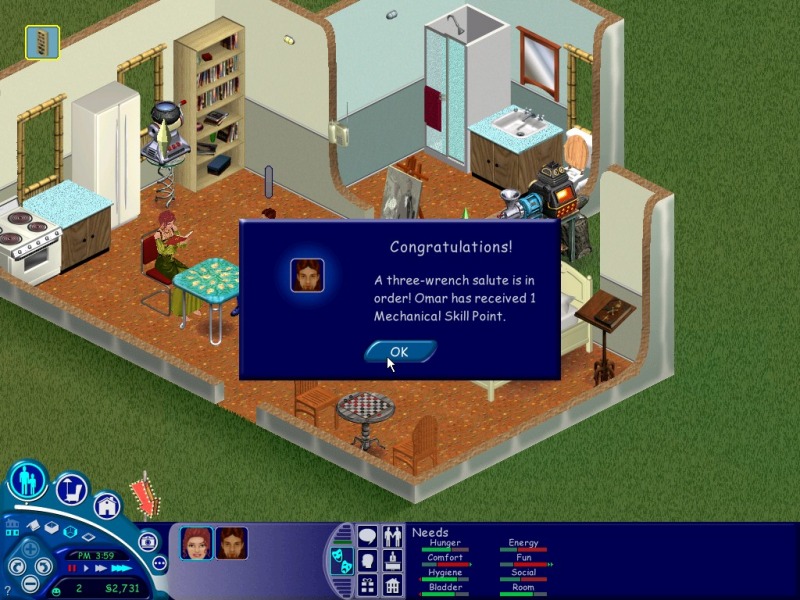Screen dimensions: 800x600
Task: Open the camera snapshot tool
Action: click(x=149, y=541)
